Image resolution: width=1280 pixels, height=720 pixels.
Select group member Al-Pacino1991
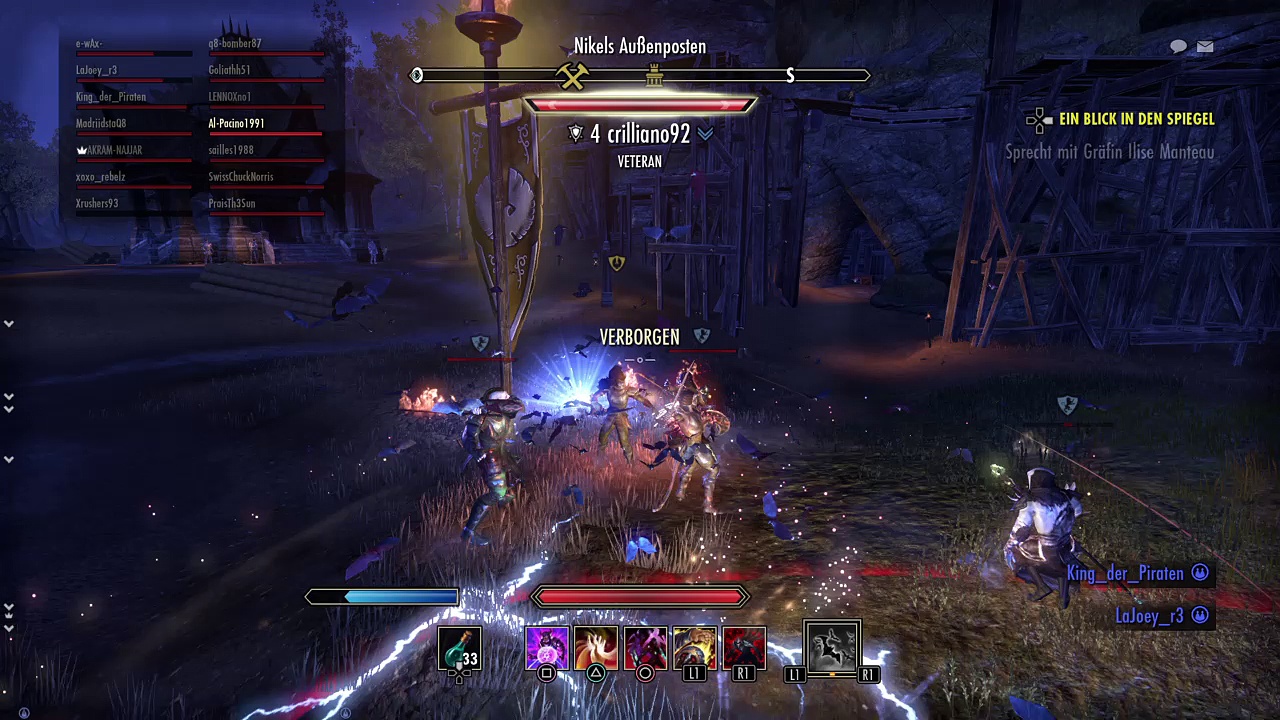[x=237, y=124]
